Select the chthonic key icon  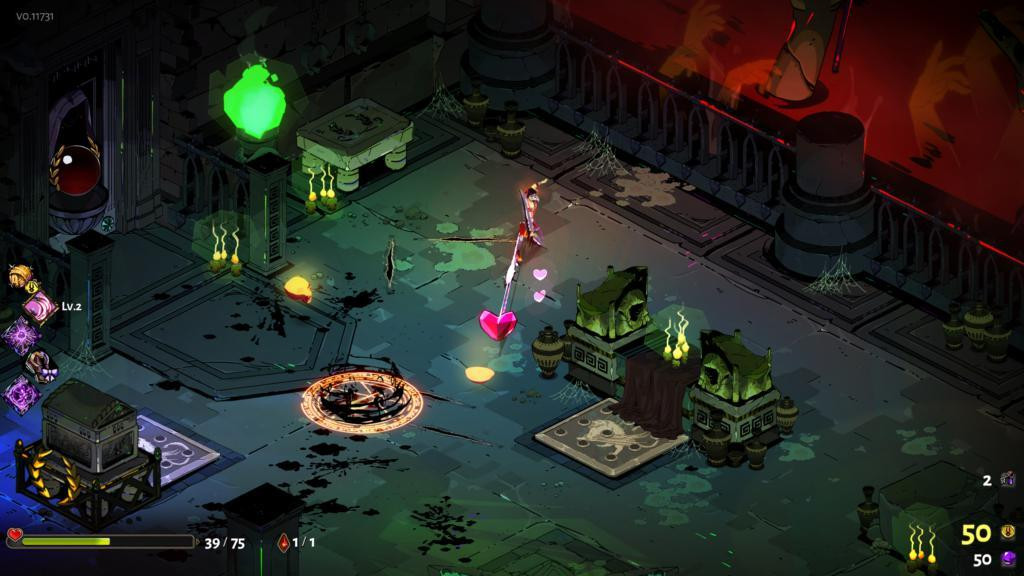coord(1005,481)
